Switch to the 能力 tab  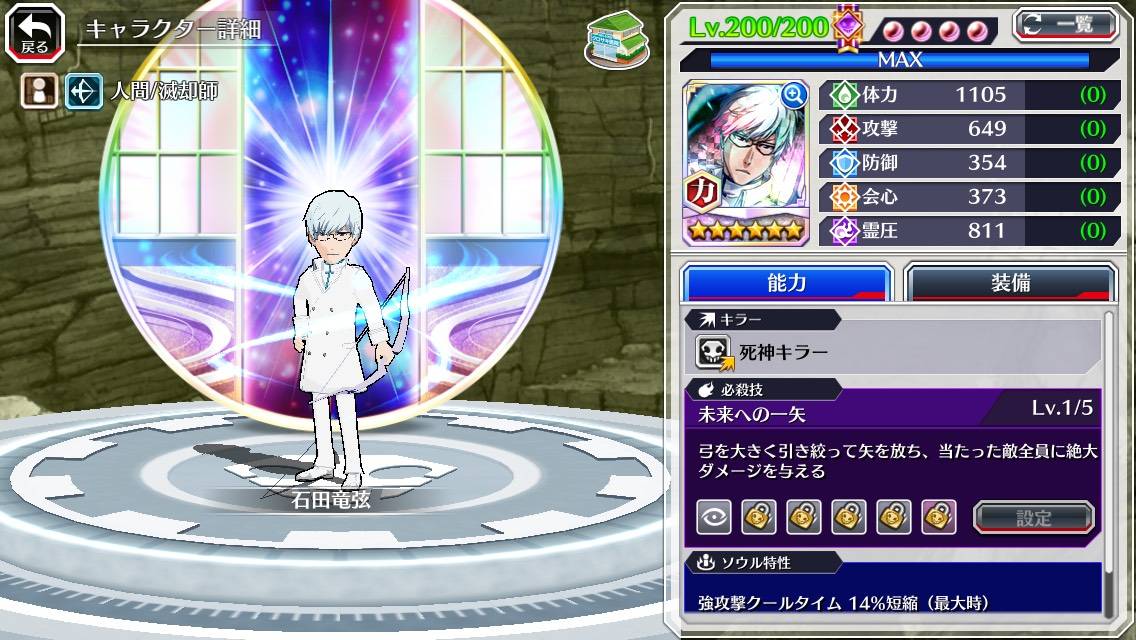[x=786, y=283]
